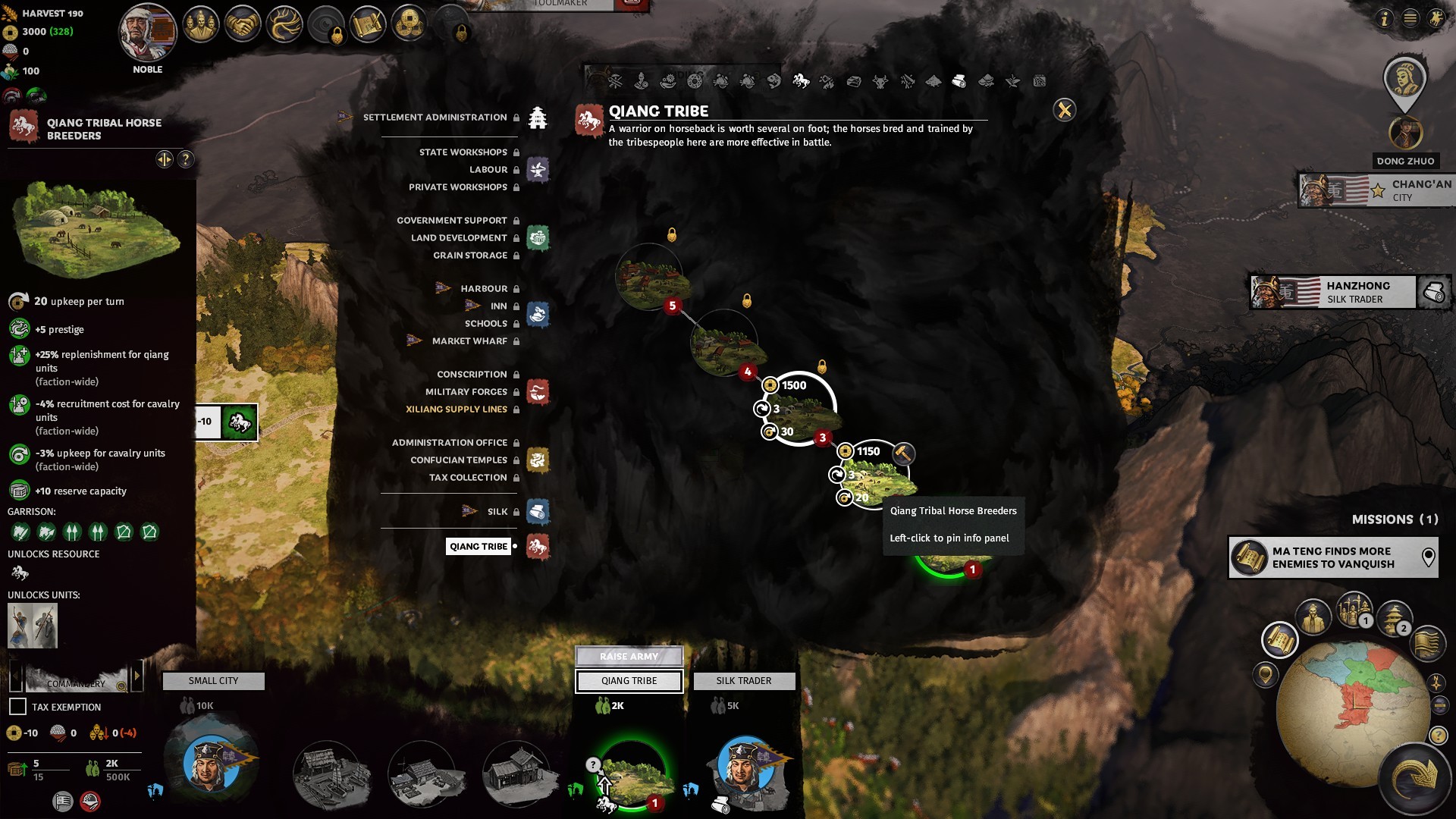Close the Qiang Tribe building browser
This screenshot has height=819, width=1456.
(1064, 111)
